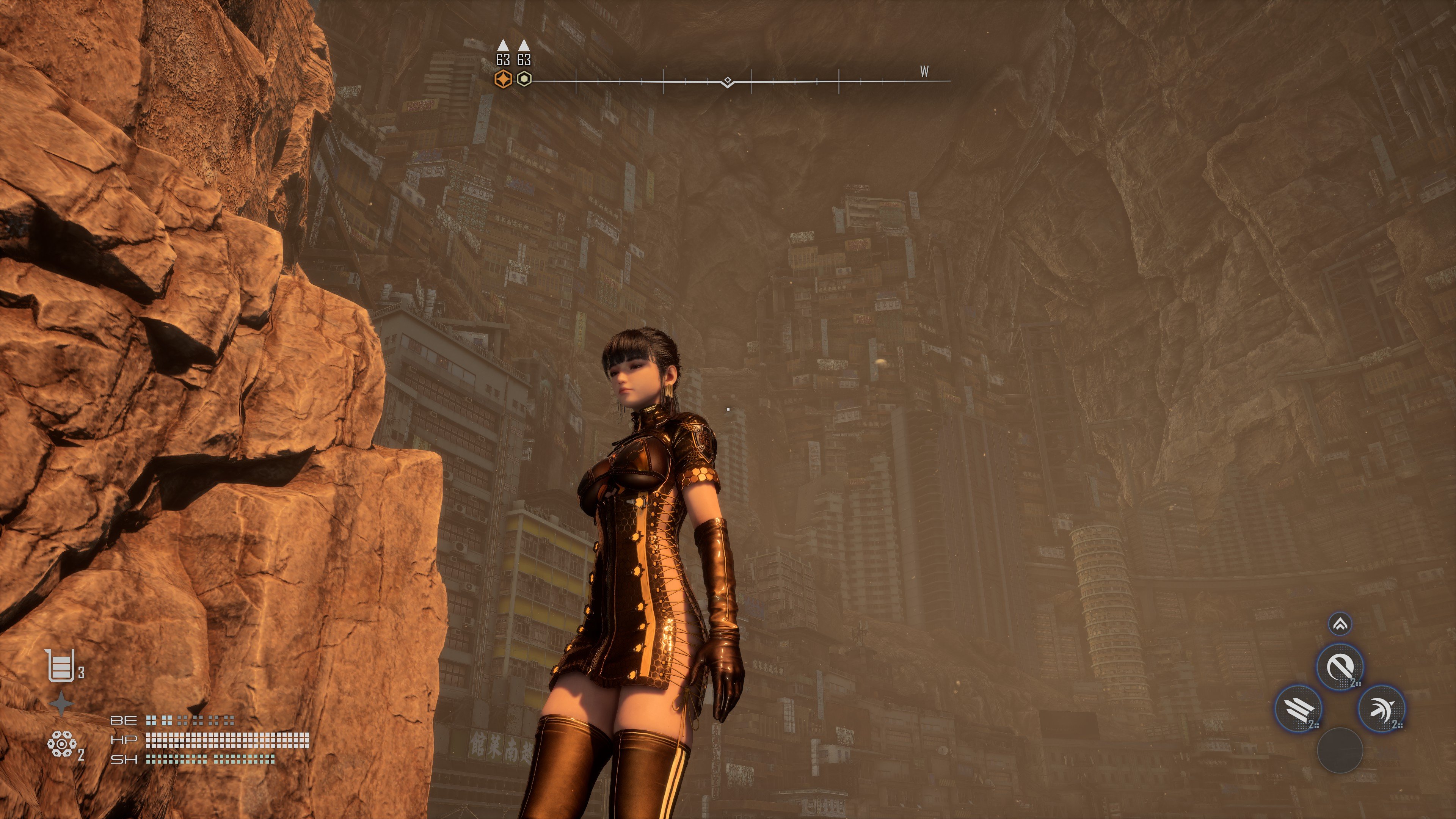
Task: Activate the double chevron skill toggle icon
Action: point(1340,624)
